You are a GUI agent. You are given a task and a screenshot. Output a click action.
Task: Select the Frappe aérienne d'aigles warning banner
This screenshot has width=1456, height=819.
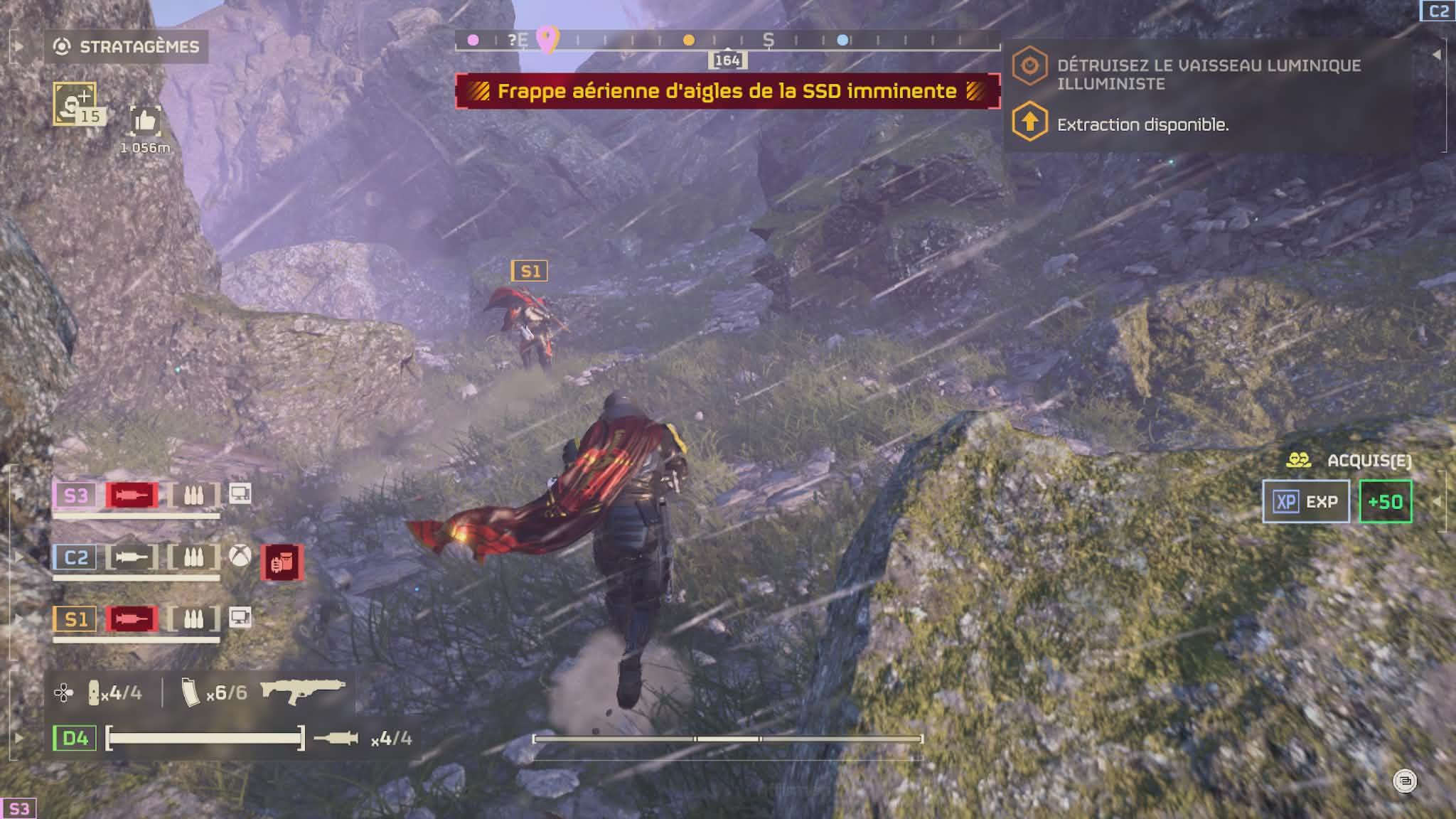727,91
